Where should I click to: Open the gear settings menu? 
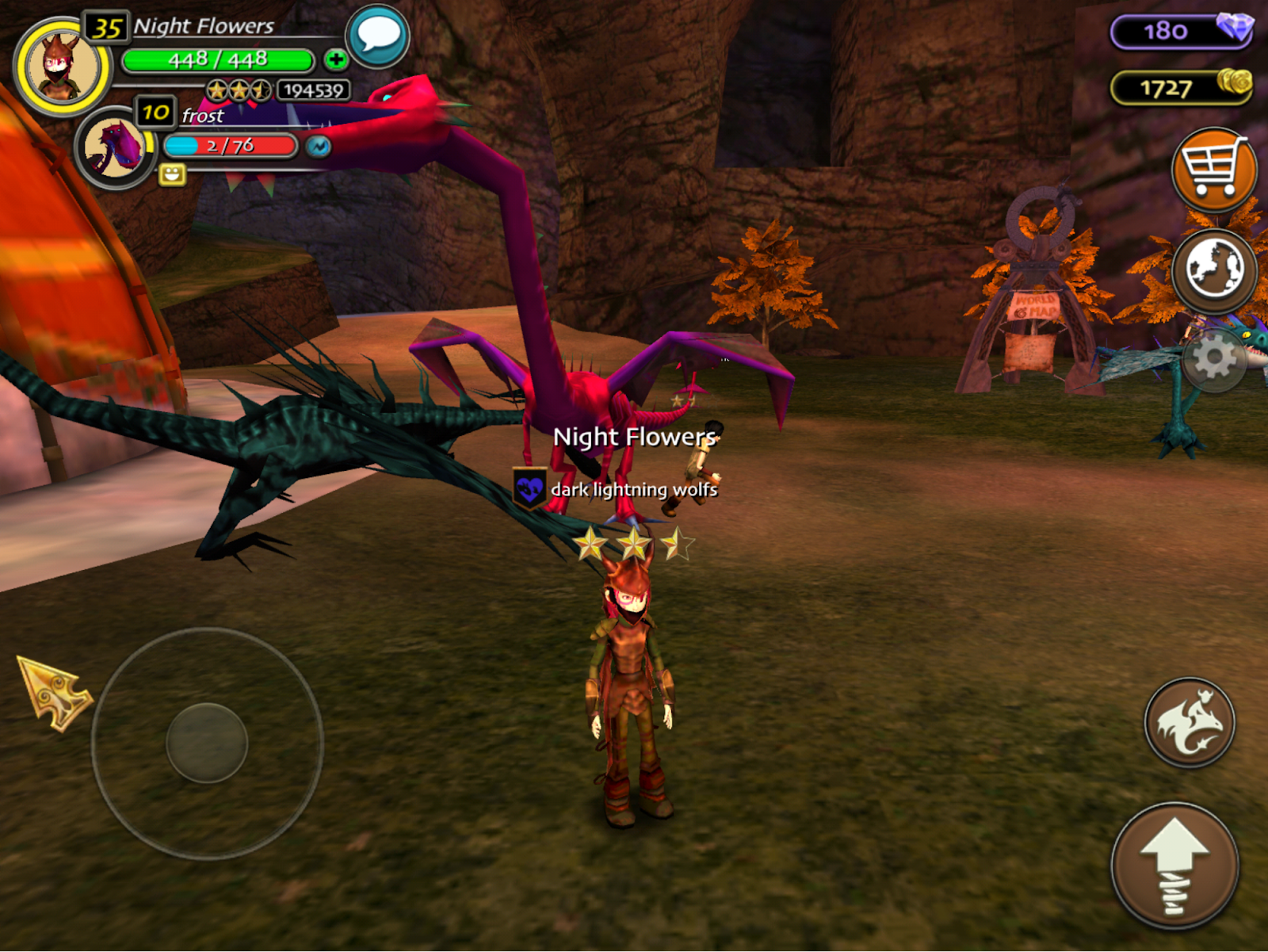pyautogui.click(x=1213, y=359)
